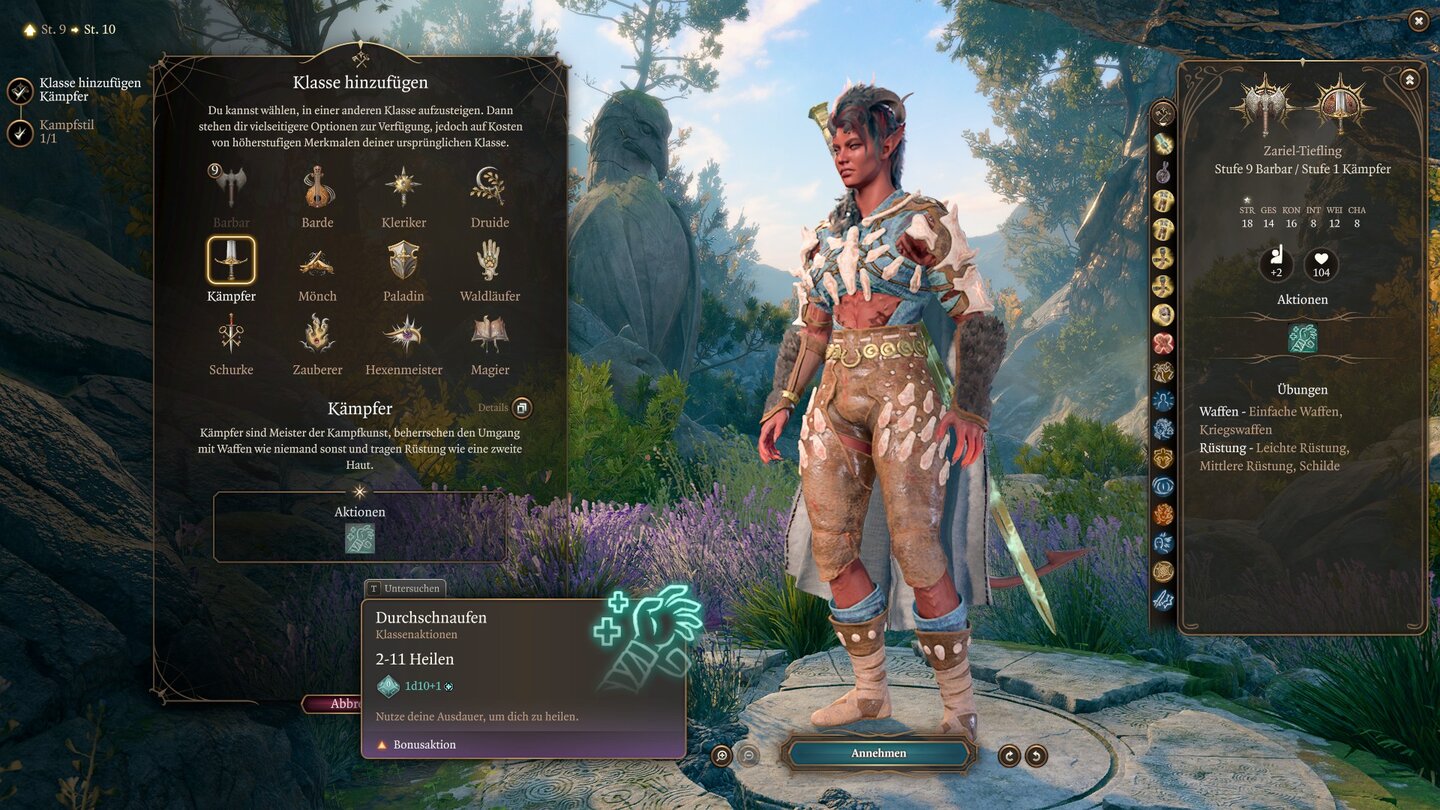Image resolution: width=1440 pixels, height=810 pixels.
Task: Close the level-up screen
Action: 1418,21
